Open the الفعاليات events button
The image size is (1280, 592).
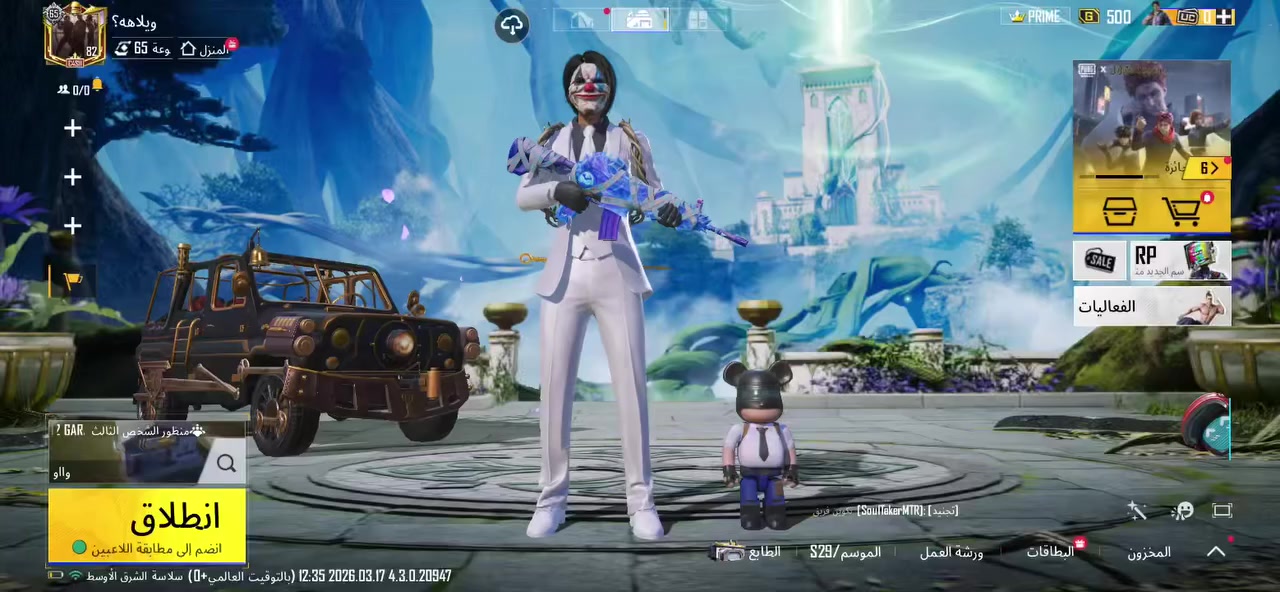tap(1151, 306)
